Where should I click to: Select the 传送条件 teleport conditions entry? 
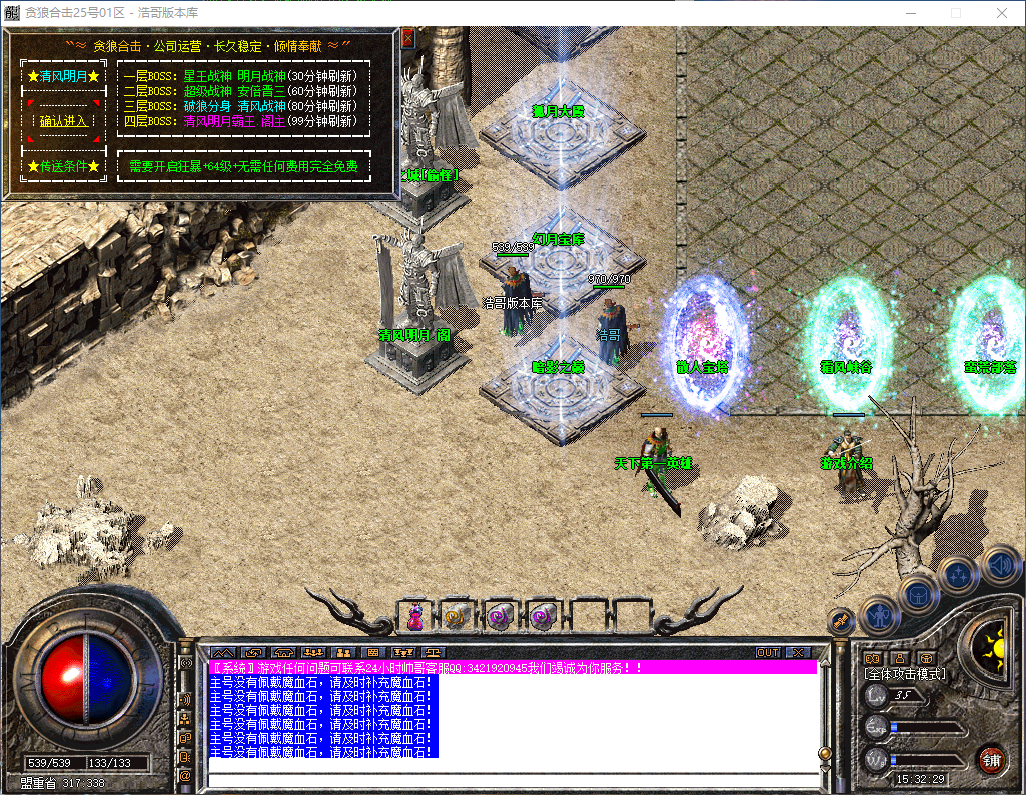tap(63, 166)
